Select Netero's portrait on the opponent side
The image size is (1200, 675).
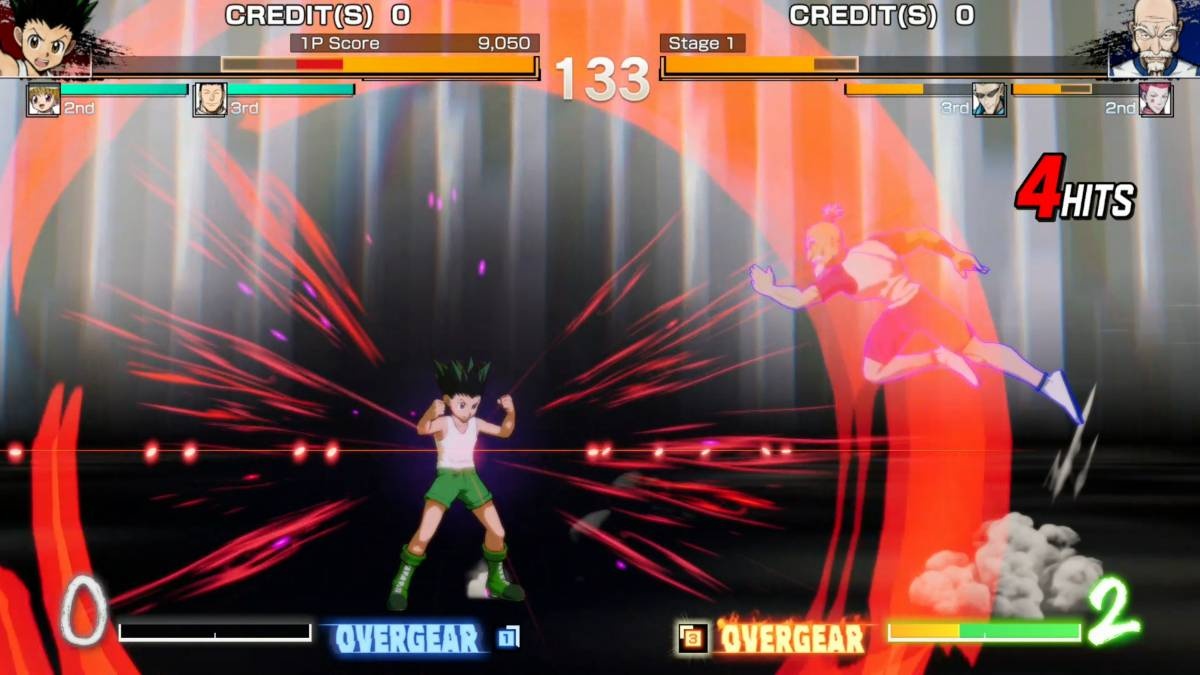point(1155,38)
